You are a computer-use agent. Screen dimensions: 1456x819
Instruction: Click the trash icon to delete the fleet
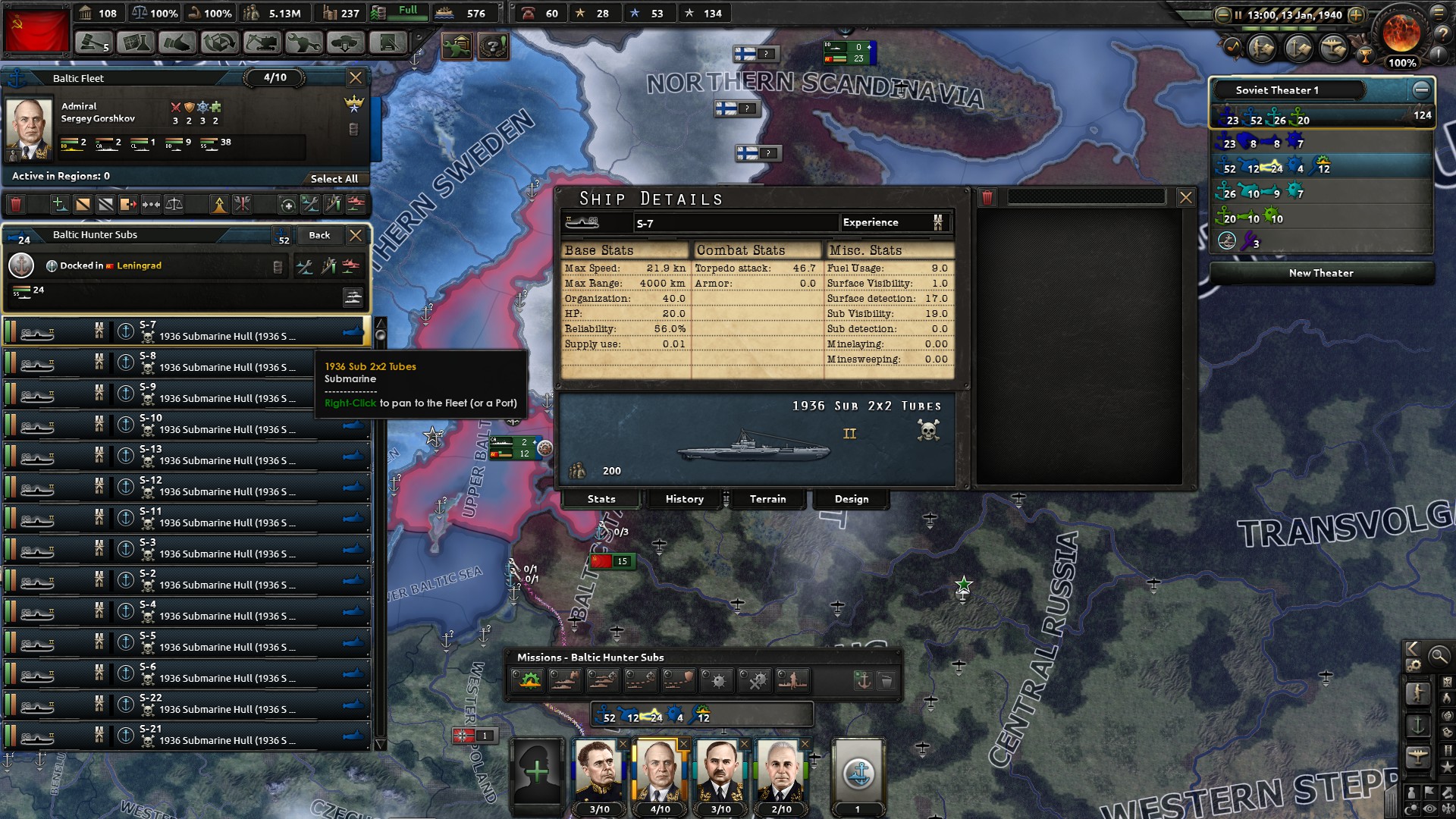coord(16,204)
